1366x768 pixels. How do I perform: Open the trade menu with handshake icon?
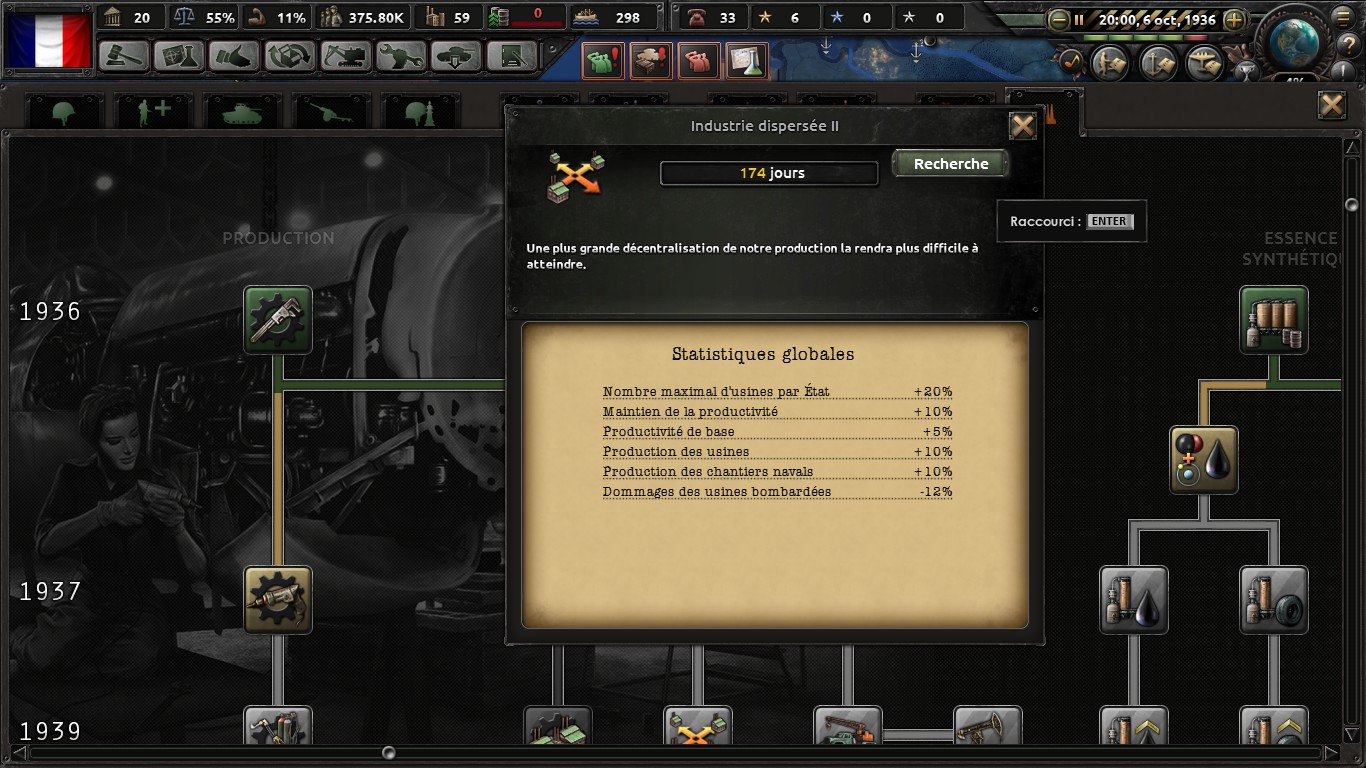[236, 55]
